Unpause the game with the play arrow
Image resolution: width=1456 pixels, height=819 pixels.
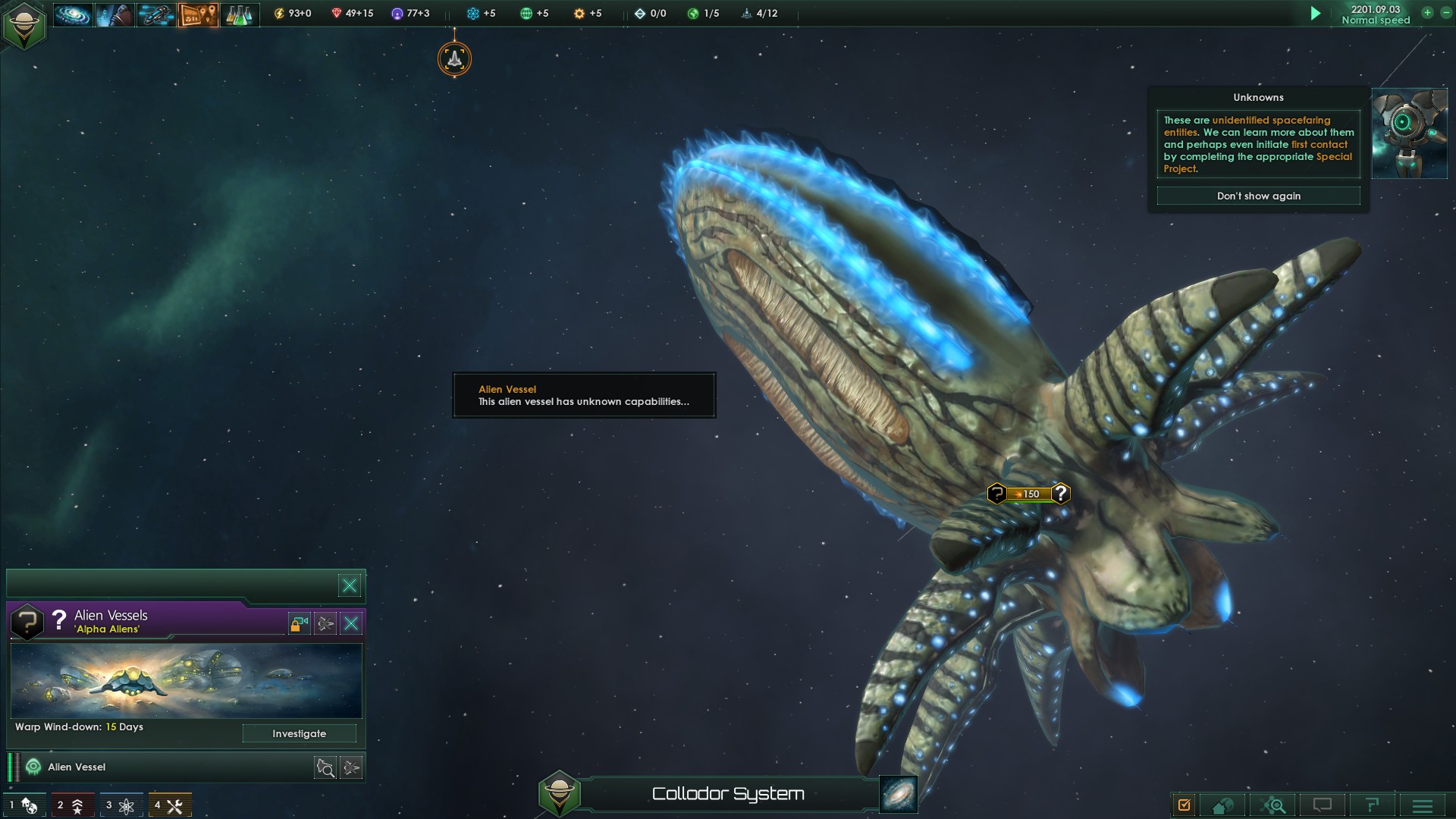(x=1316, y=13)
